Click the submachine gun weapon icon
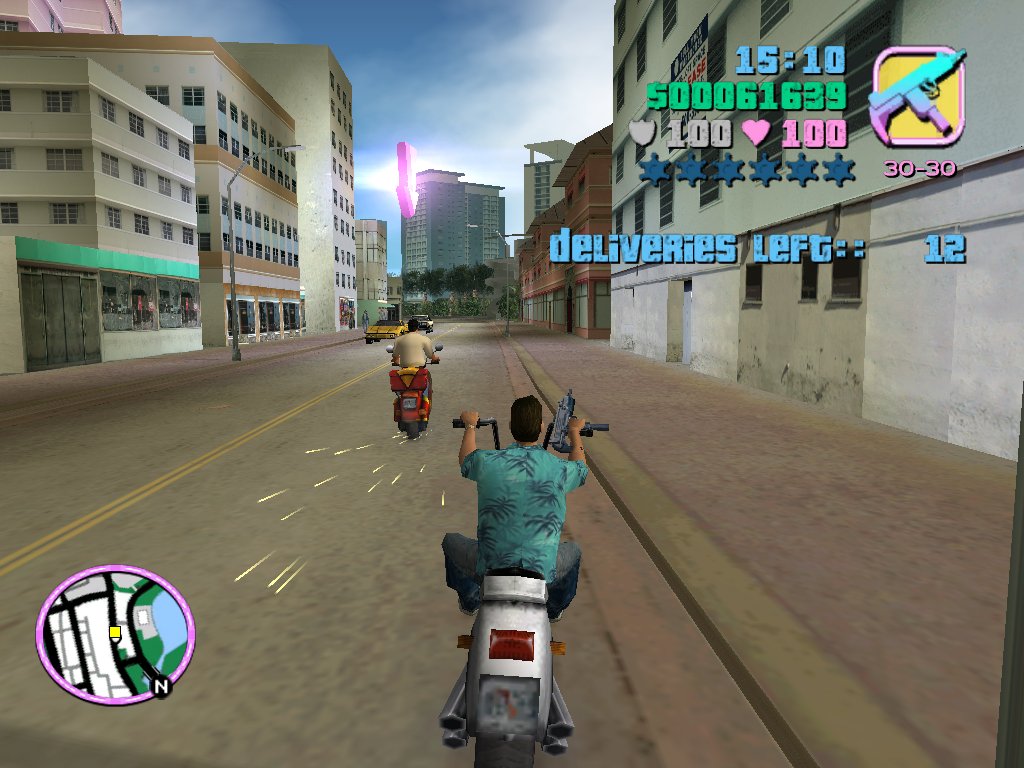 [x=918, y=97]
